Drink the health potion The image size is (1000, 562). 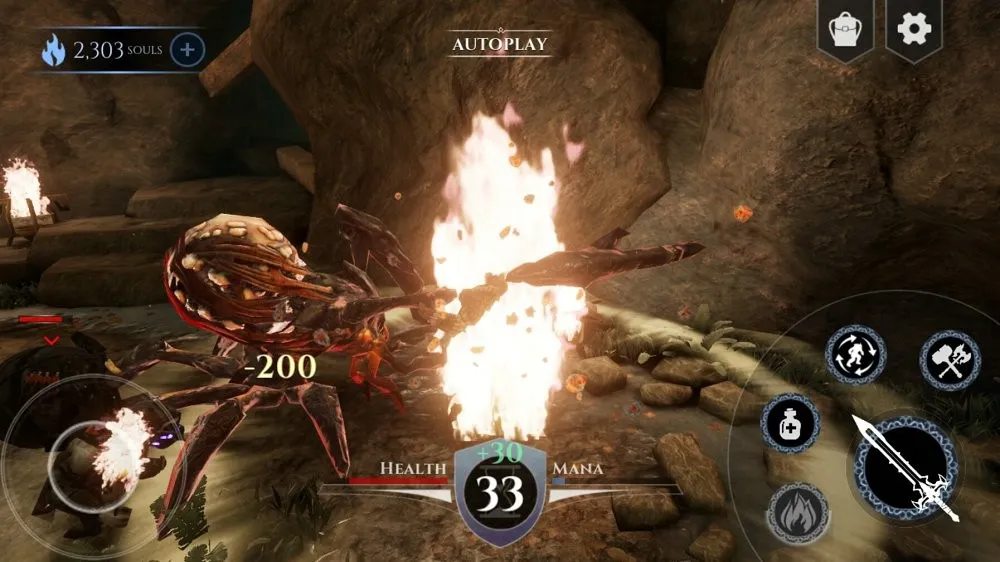coord(791,423)
